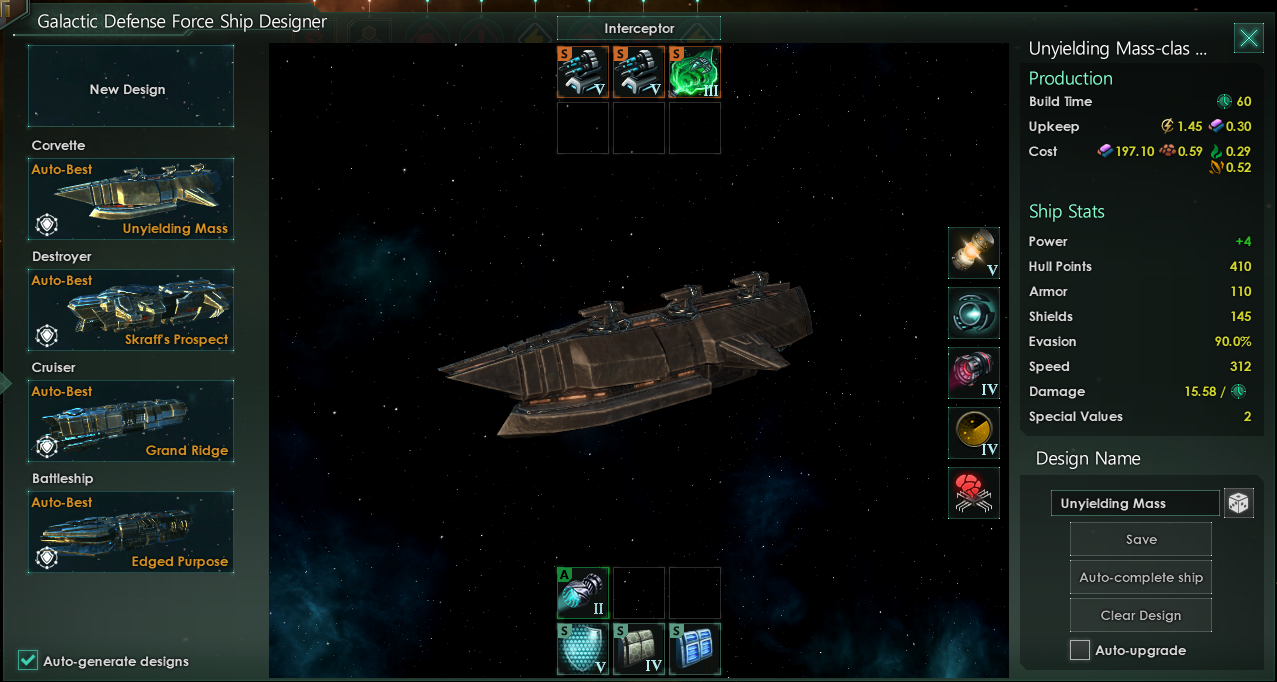Enable the Auto-upgrade checkbox
This screenshot has width=1277, height=682.
1080,650
